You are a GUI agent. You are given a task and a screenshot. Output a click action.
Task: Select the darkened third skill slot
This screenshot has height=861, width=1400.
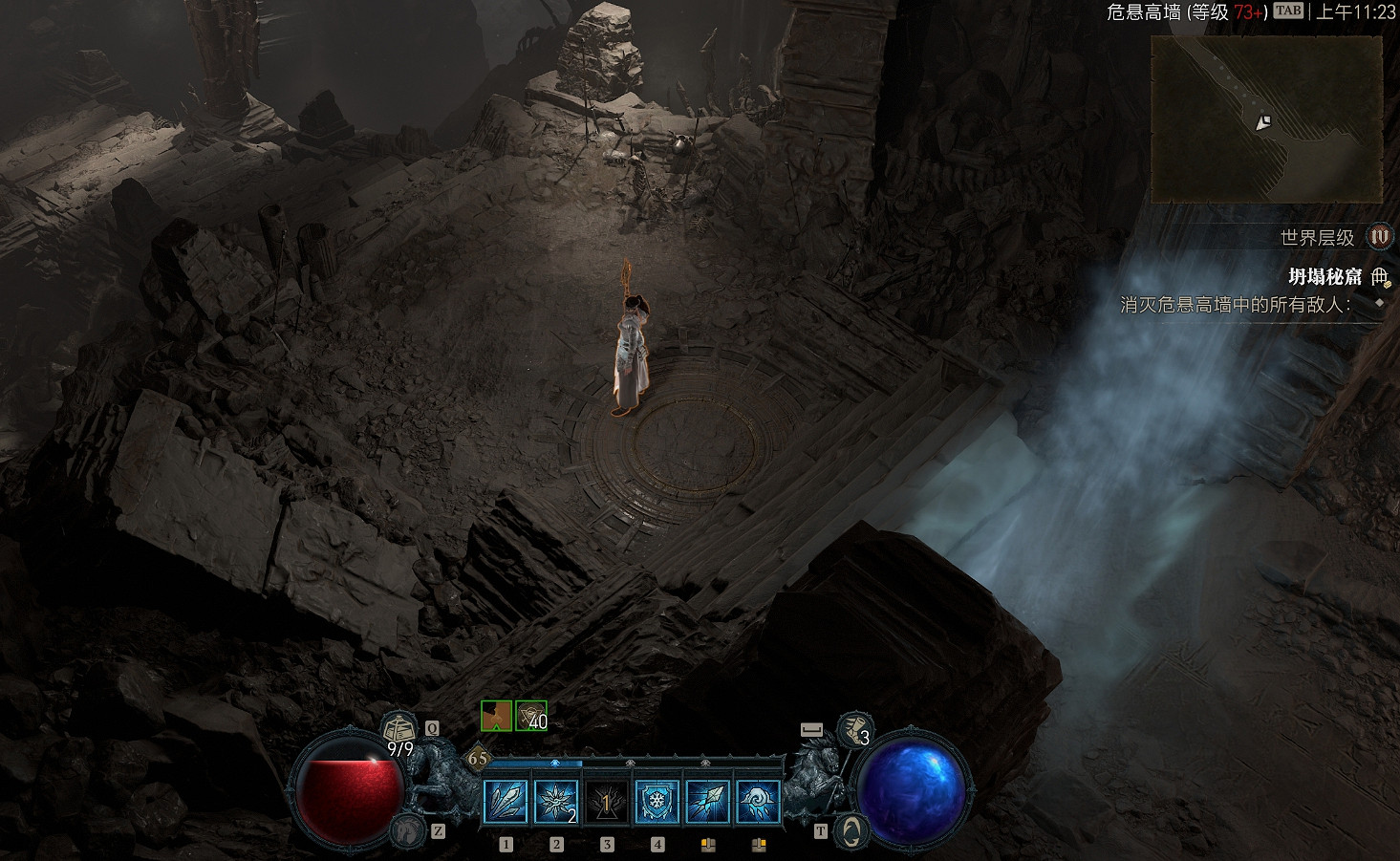point(607,801)
